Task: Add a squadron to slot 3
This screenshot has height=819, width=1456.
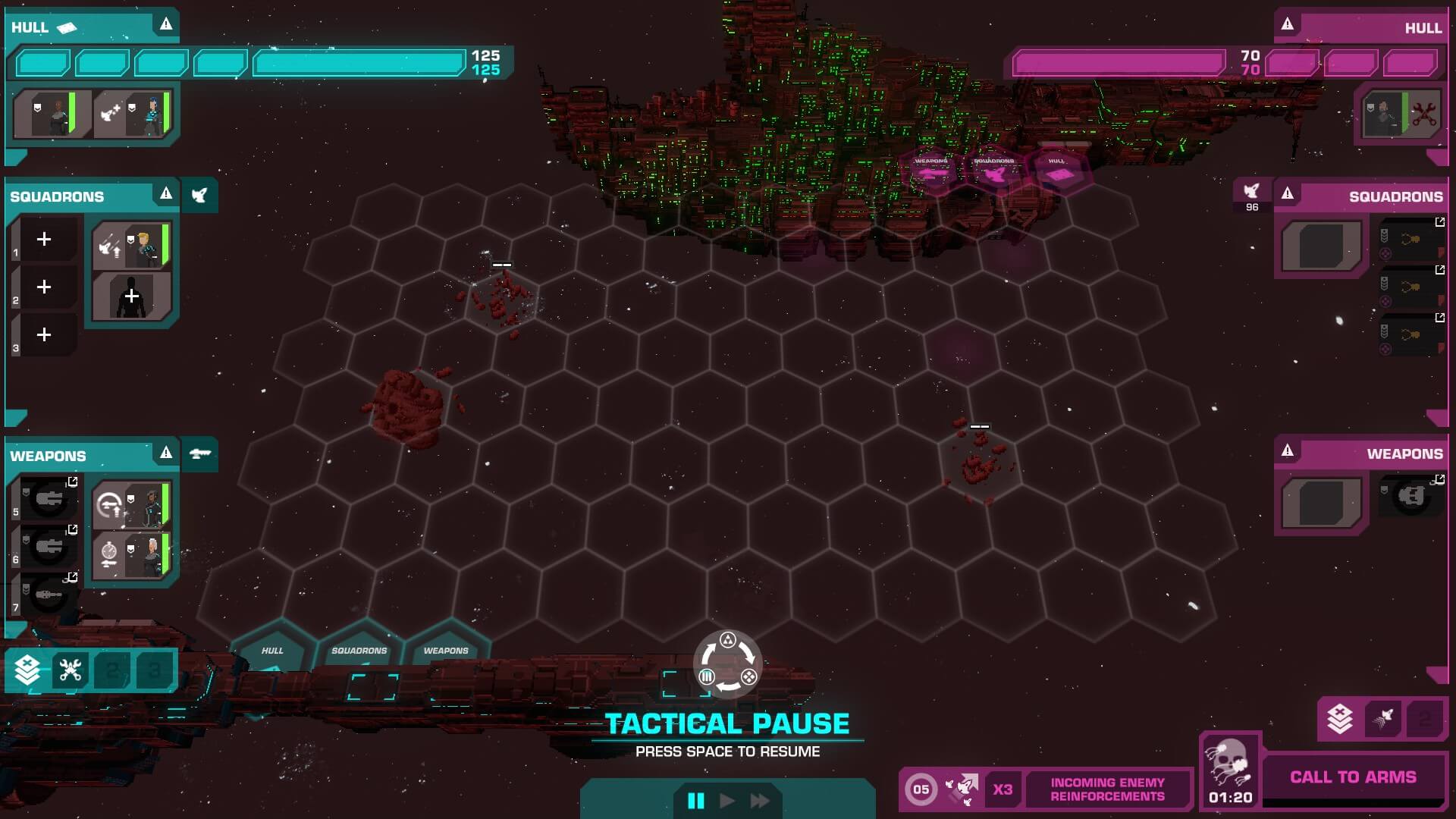Action: (x=44, y=335)
